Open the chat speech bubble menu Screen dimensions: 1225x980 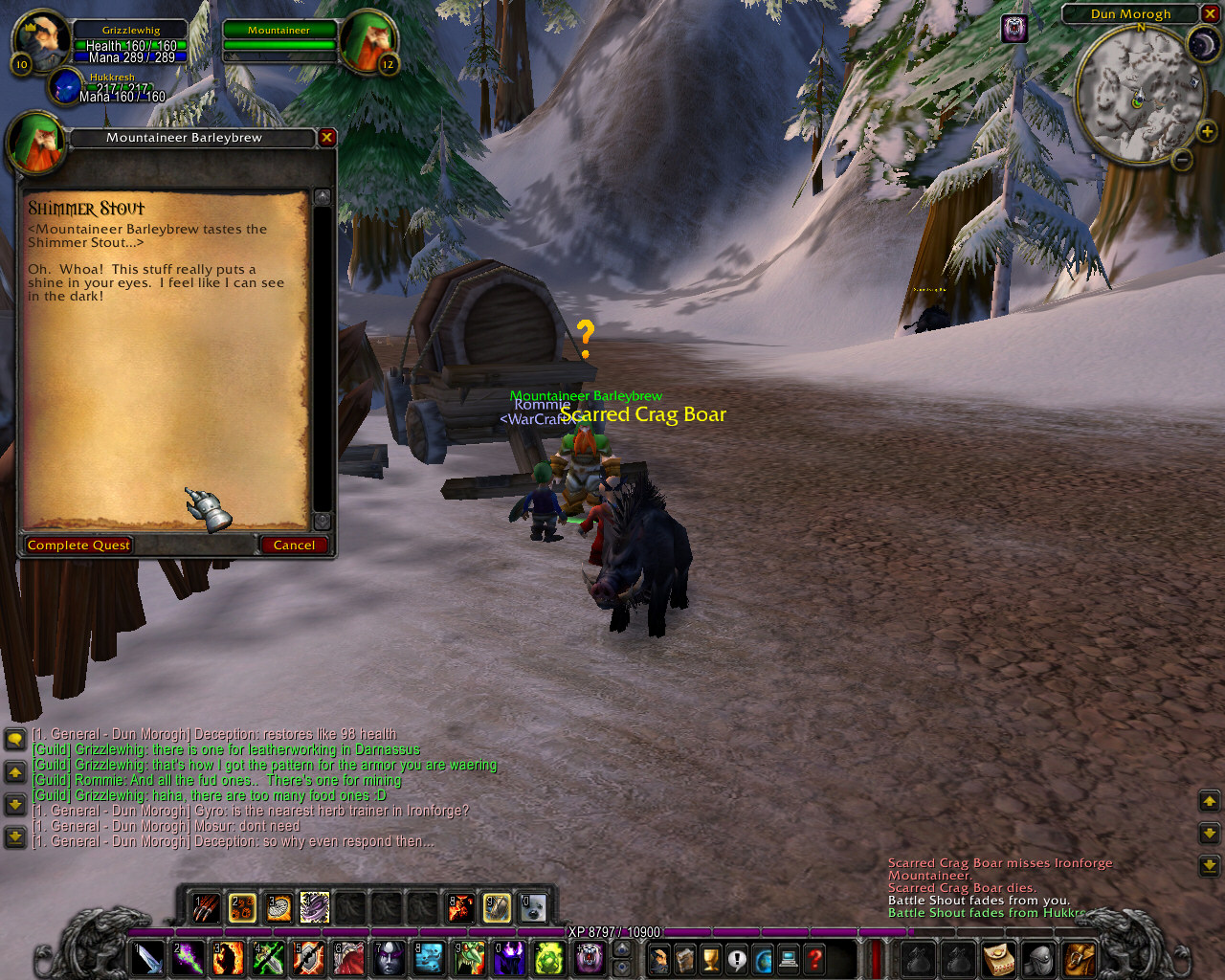[15, 740]
